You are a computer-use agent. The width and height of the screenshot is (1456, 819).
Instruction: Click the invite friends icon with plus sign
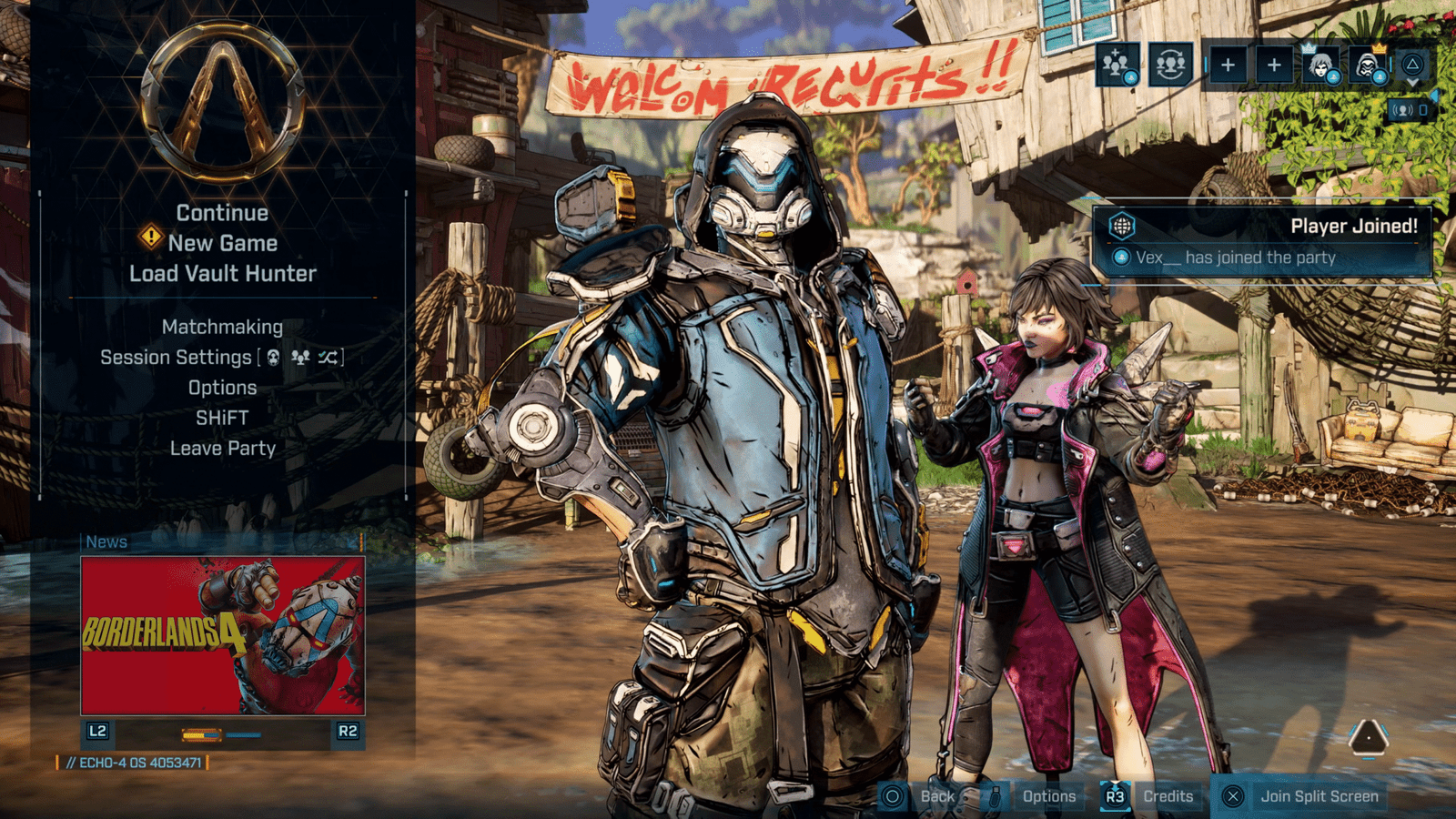coord(1117,65)
